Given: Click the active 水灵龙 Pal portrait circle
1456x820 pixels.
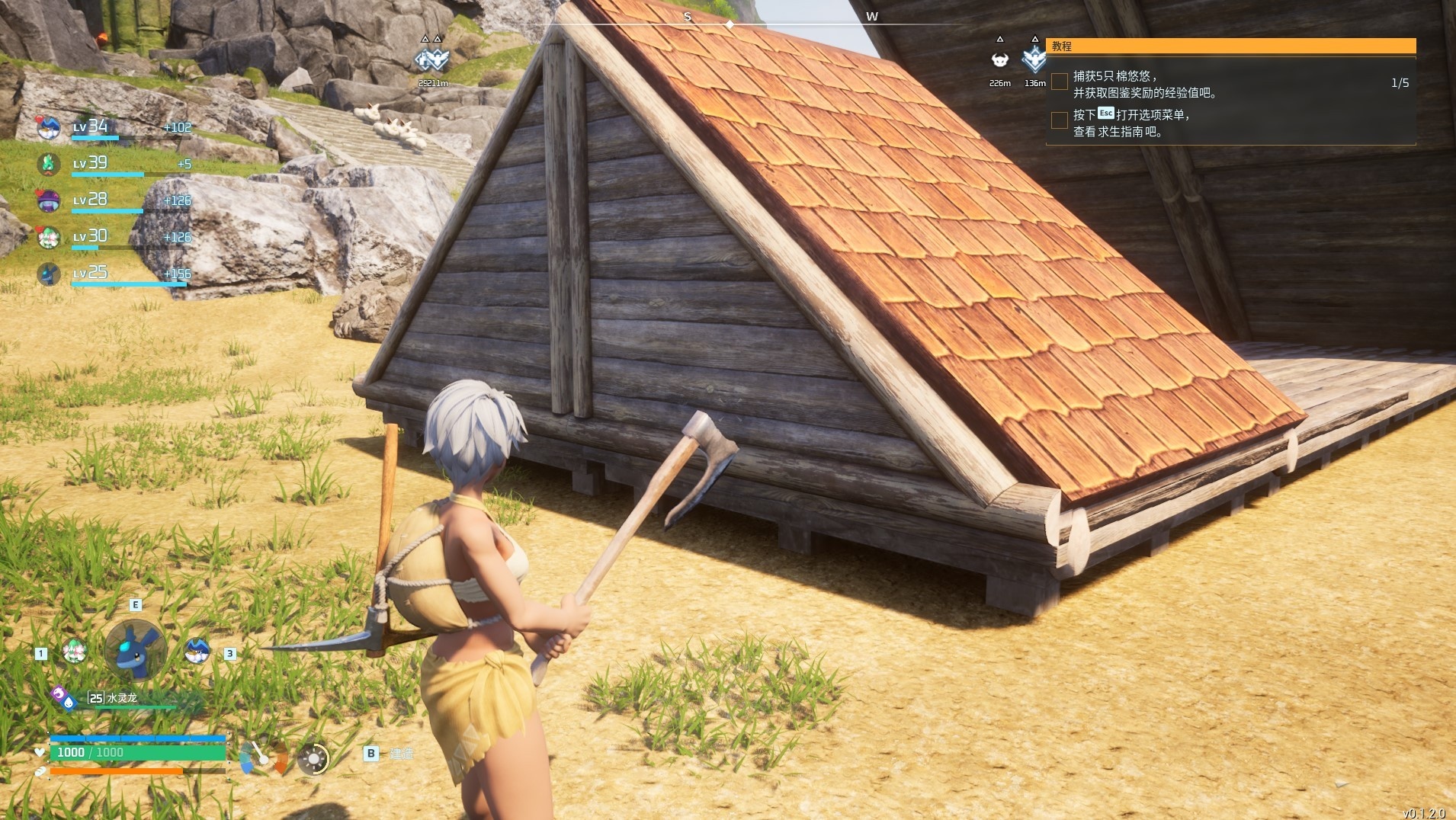Looking at the screenshot, I should 136,649.
